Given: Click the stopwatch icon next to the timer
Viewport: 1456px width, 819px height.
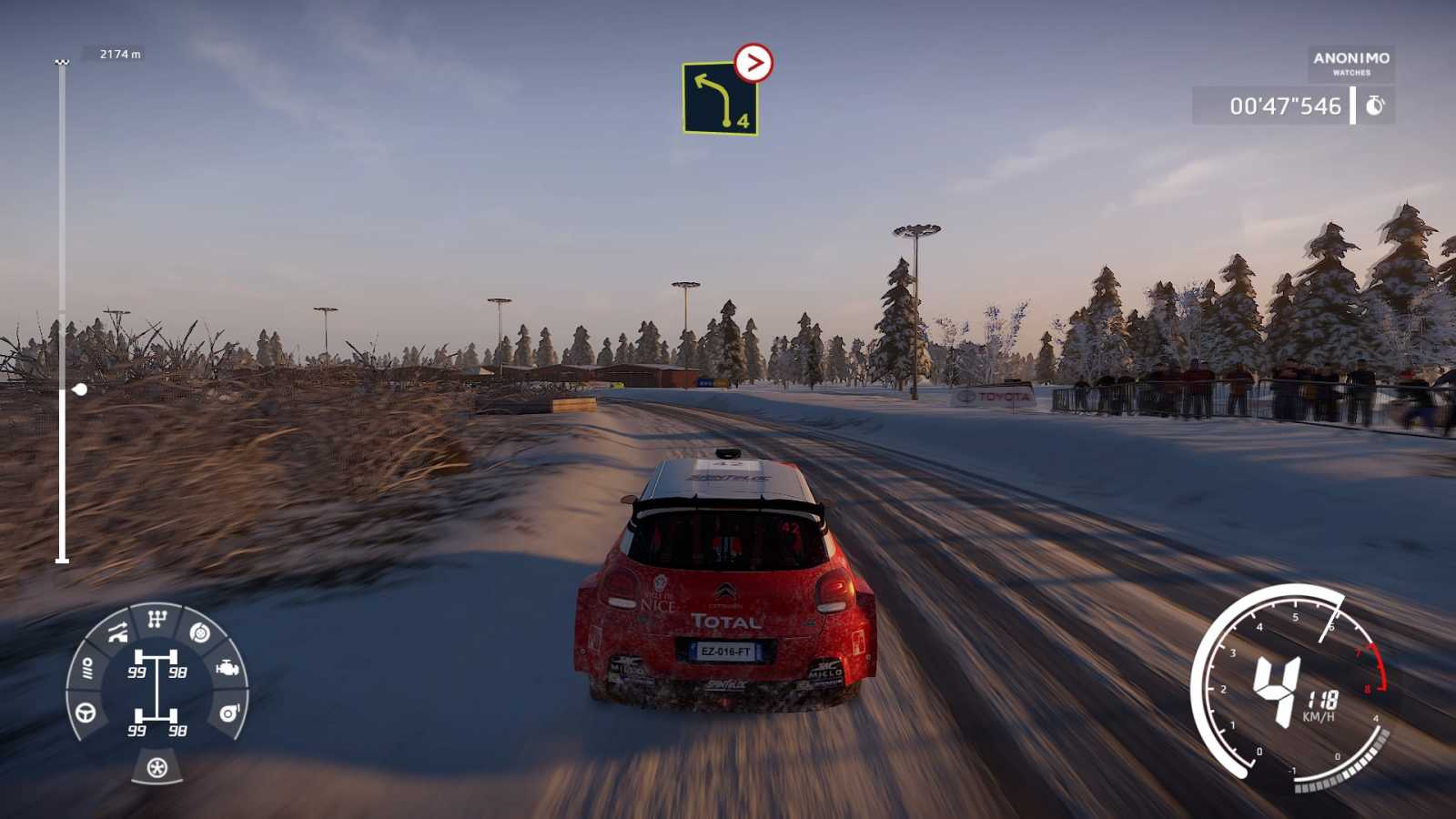Looking at the screenshot, I should pyautogui.click(x=1374, y=106).
